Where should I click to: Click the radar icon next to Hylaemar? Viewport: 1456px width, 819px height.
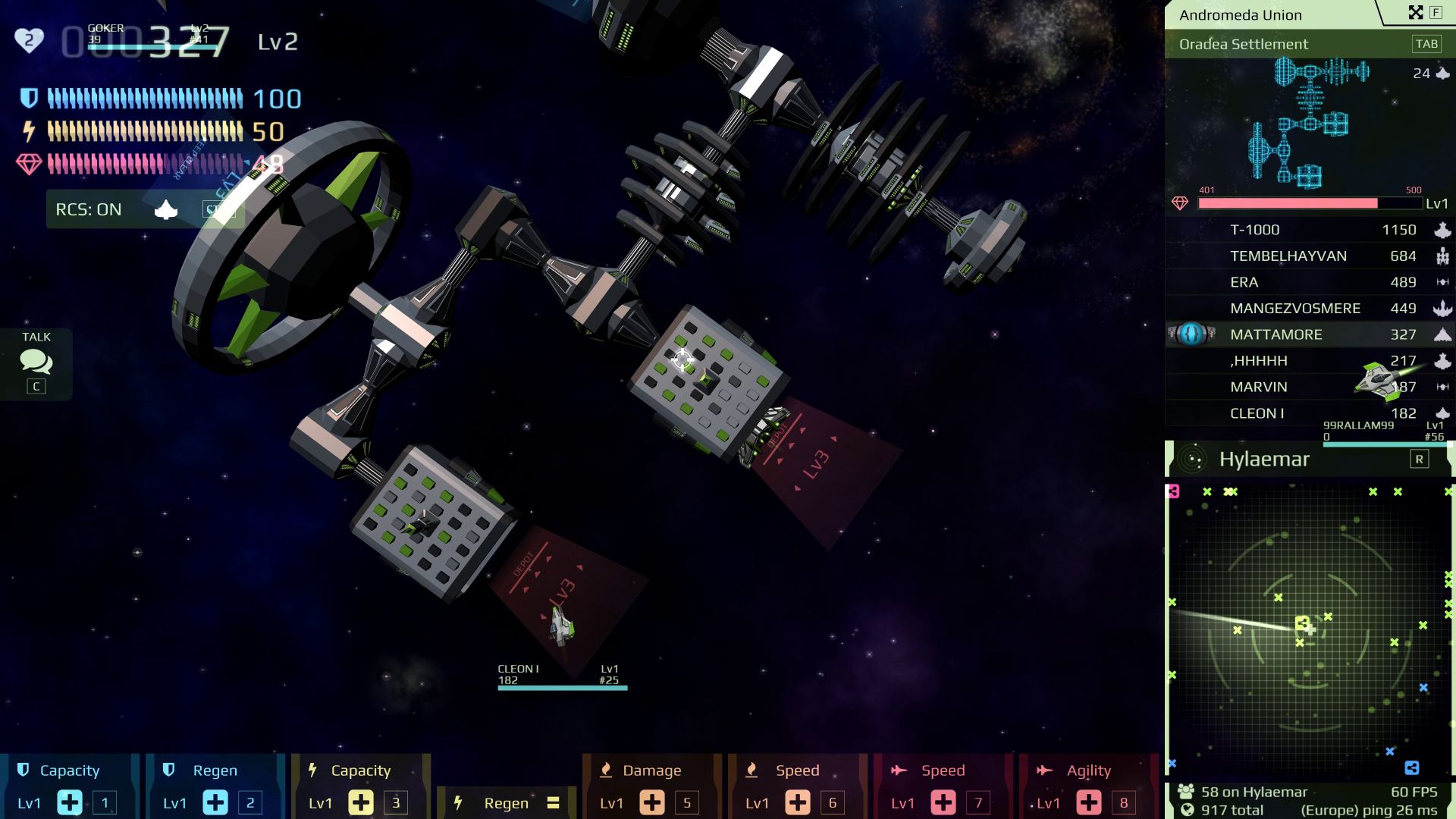point(1193,458)
